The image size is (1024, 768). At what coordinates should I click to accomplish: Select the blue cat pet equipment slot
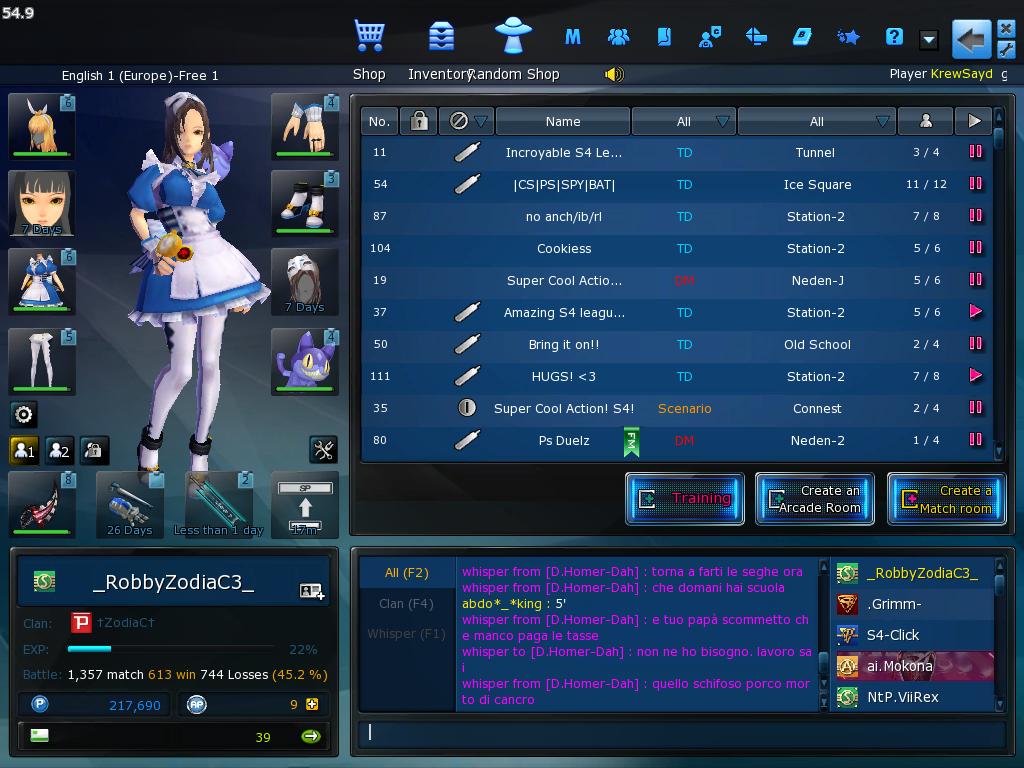click(305, 361)
